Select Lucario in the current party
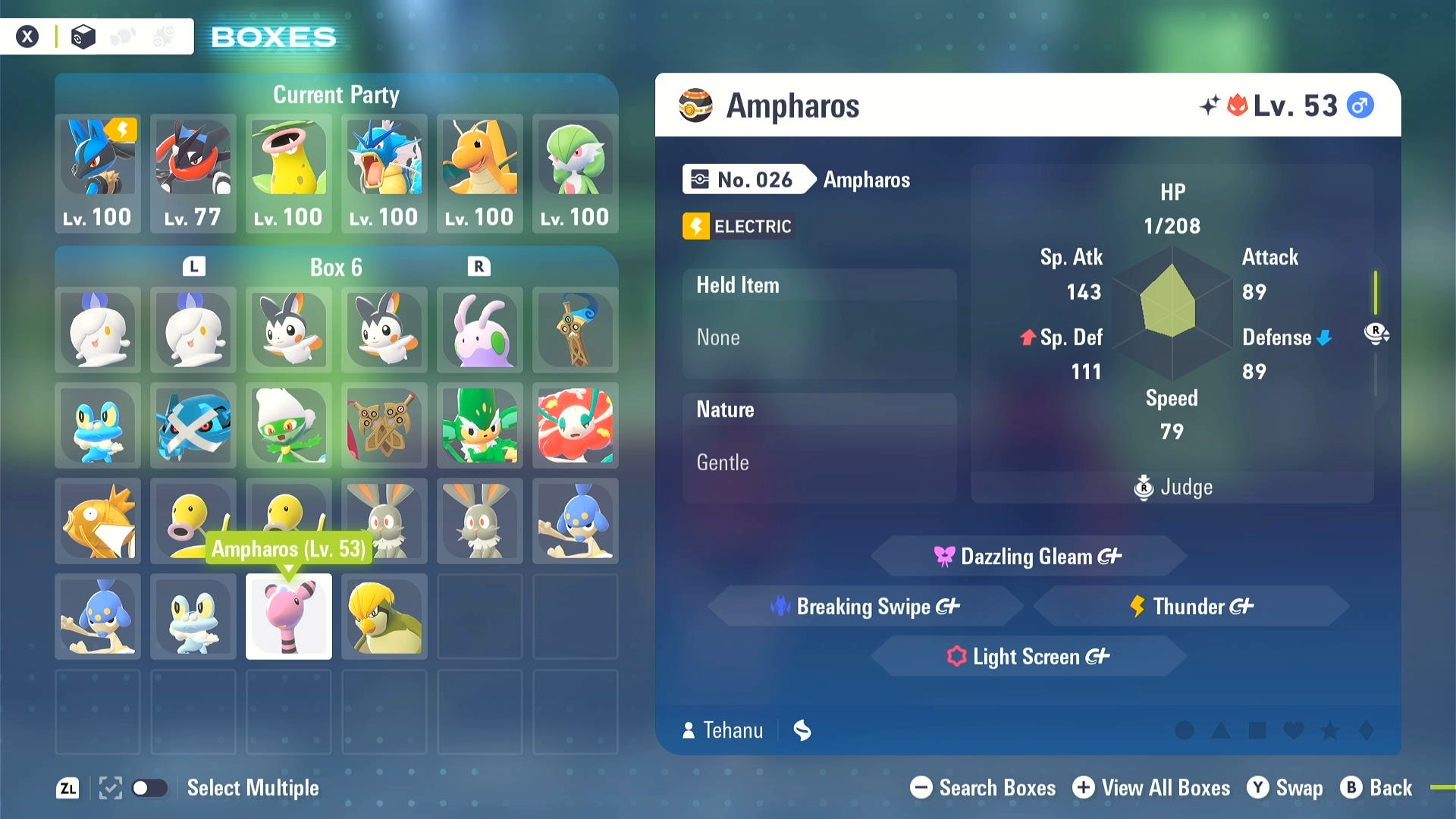This screenshot has height=819, width=1456. [98, 173]
